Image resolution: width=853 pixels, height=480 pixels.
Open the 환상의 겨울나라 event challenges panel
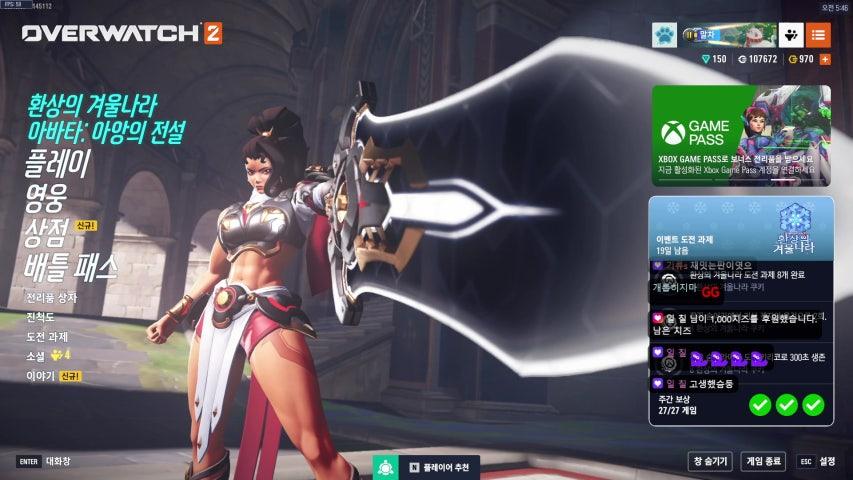(x=740, y=228)
